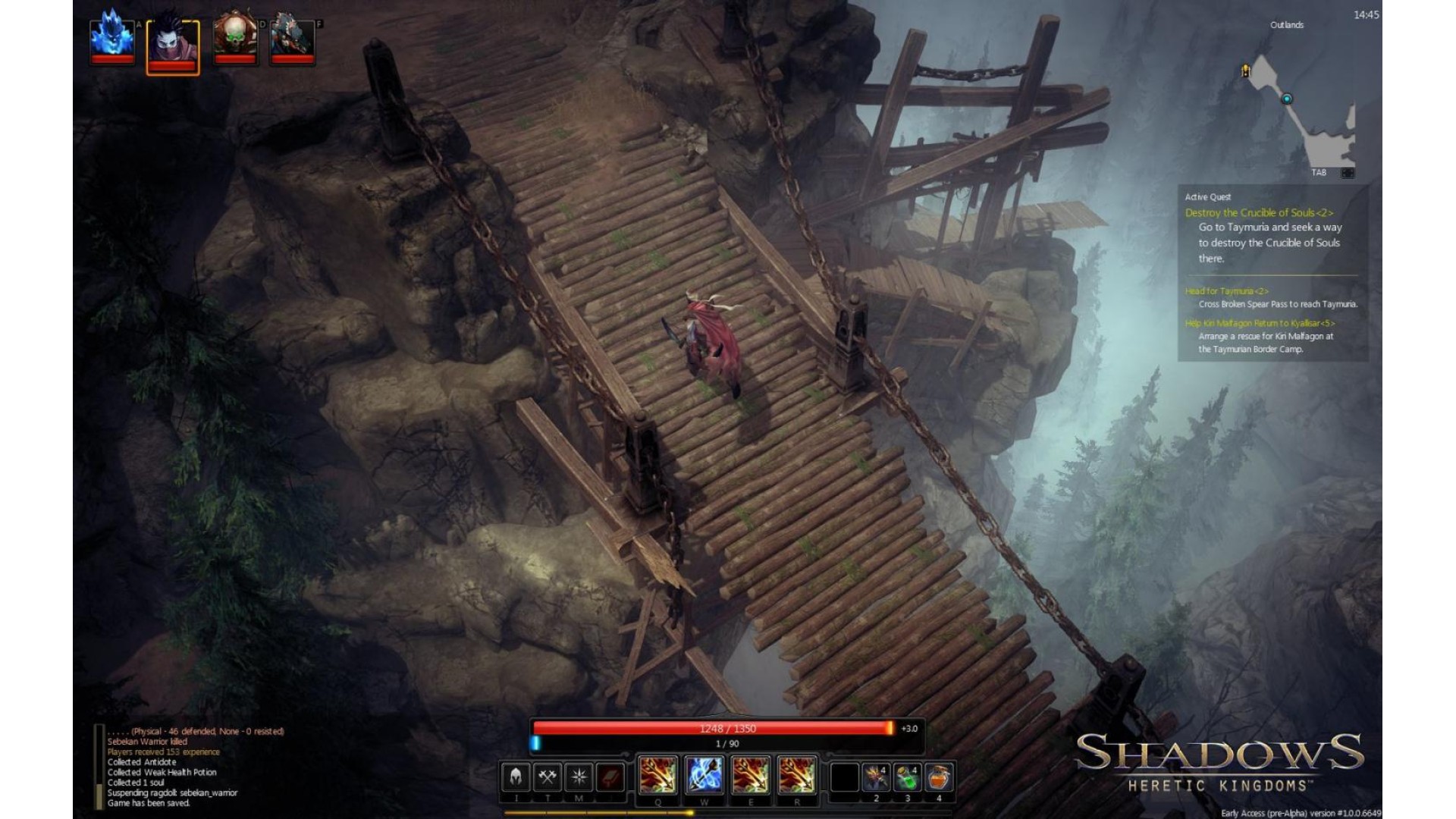Use the blue lightning arrow skill
This screenshot has width=1456, height=819.
coord(704,776)
